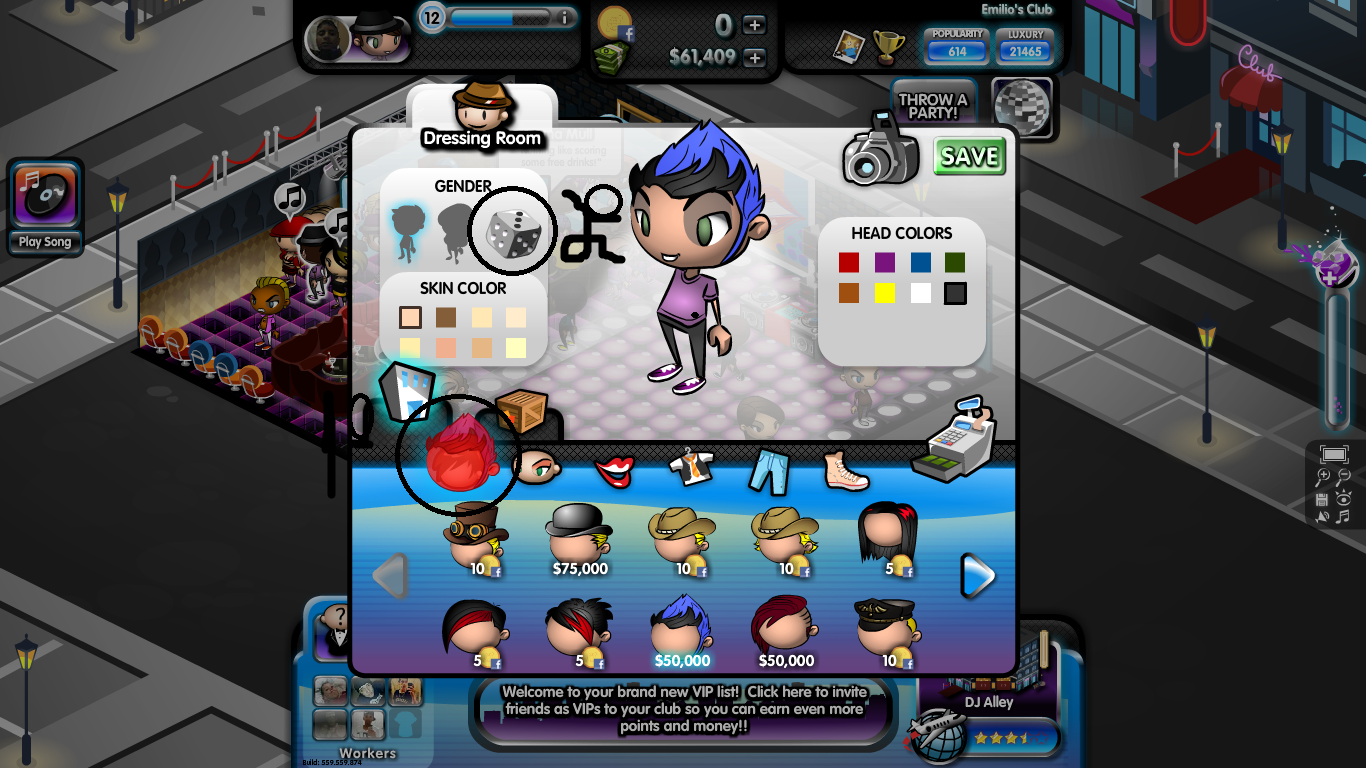The height and width of the screenshot is (768, 1366).
Task: Click the green SAVE button
Action: [968, 157]
